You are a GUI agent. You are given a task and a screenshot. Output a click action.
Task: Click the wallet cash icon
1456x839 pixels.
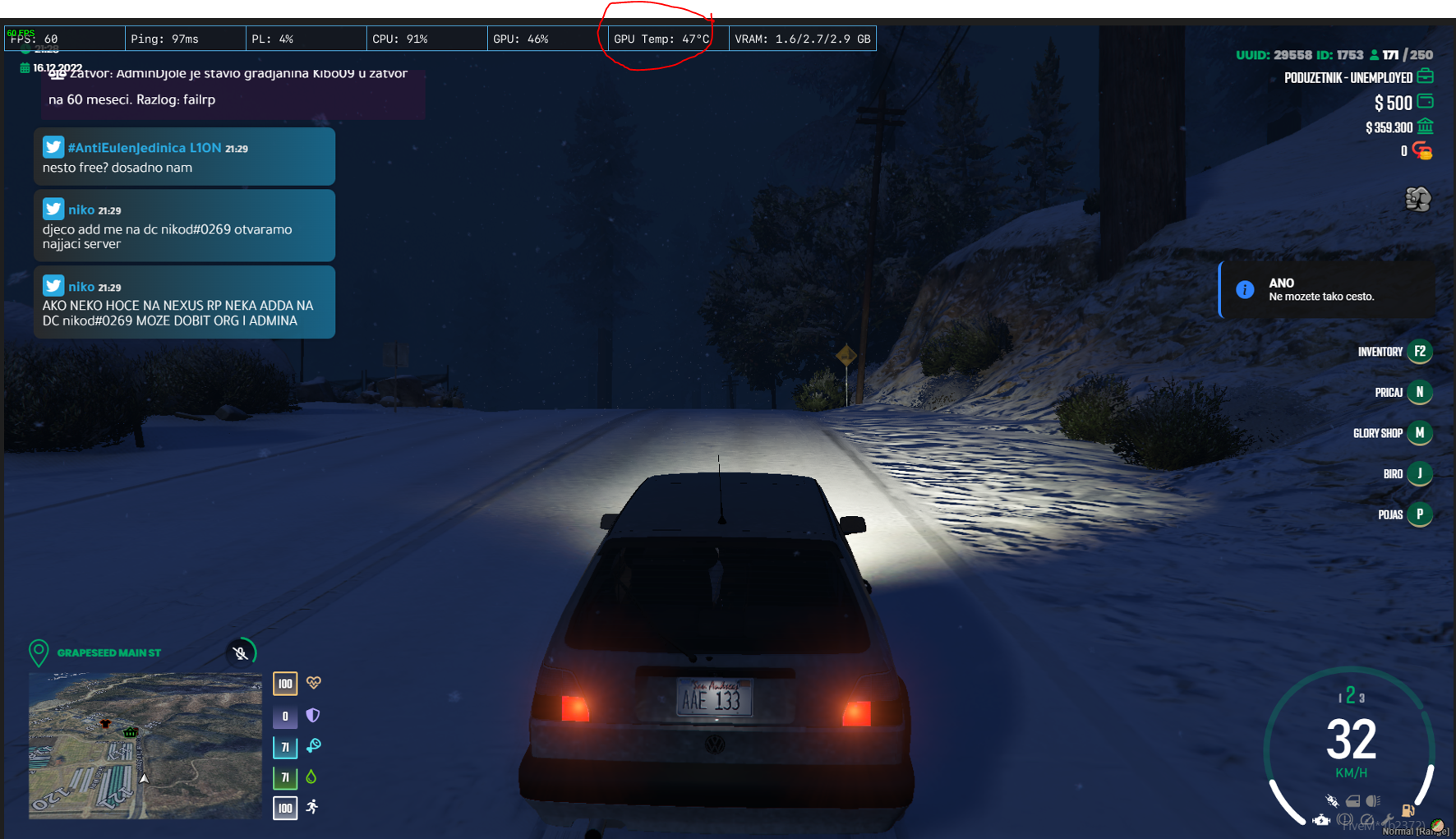coord(1426,102)
